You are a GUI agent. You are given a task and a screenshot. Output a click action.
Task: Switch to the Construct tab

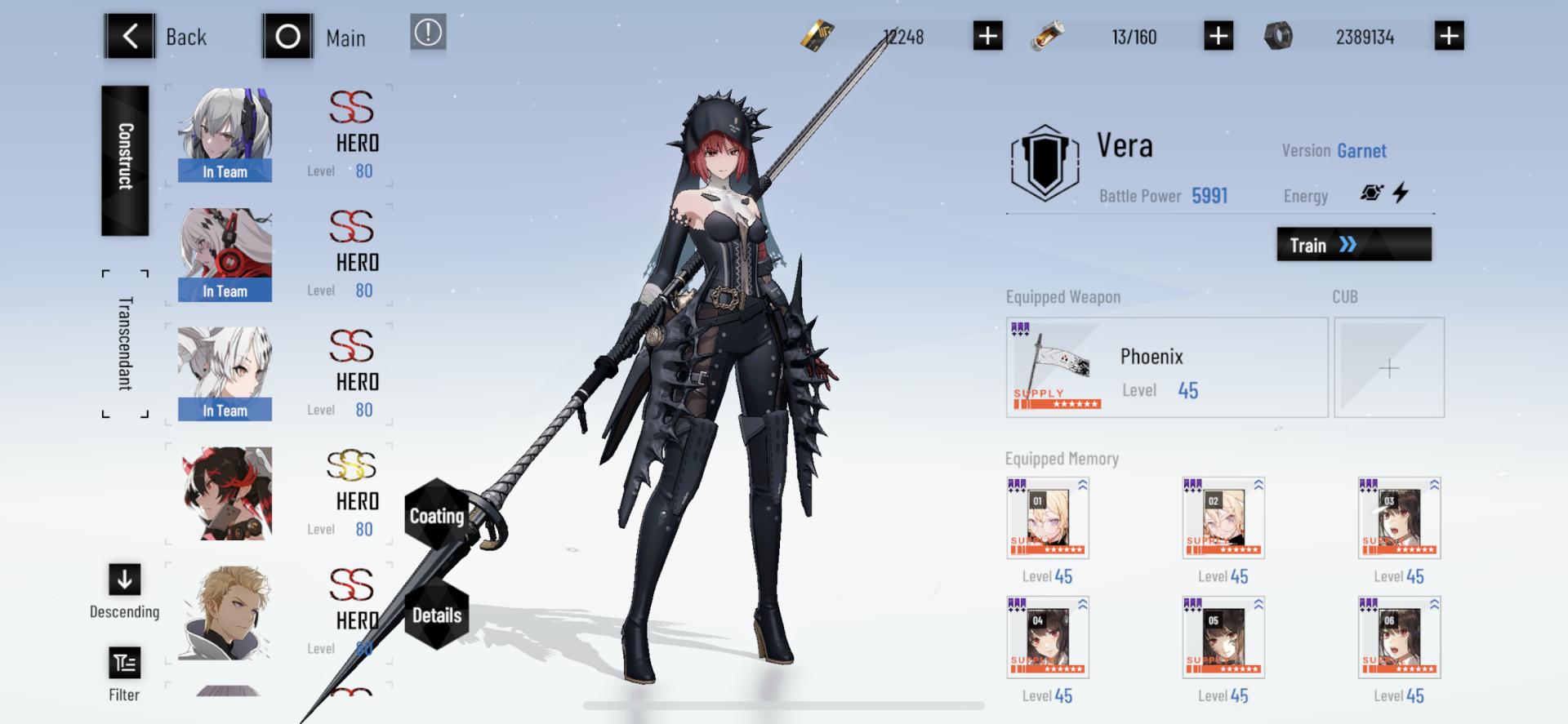(123, 160)
